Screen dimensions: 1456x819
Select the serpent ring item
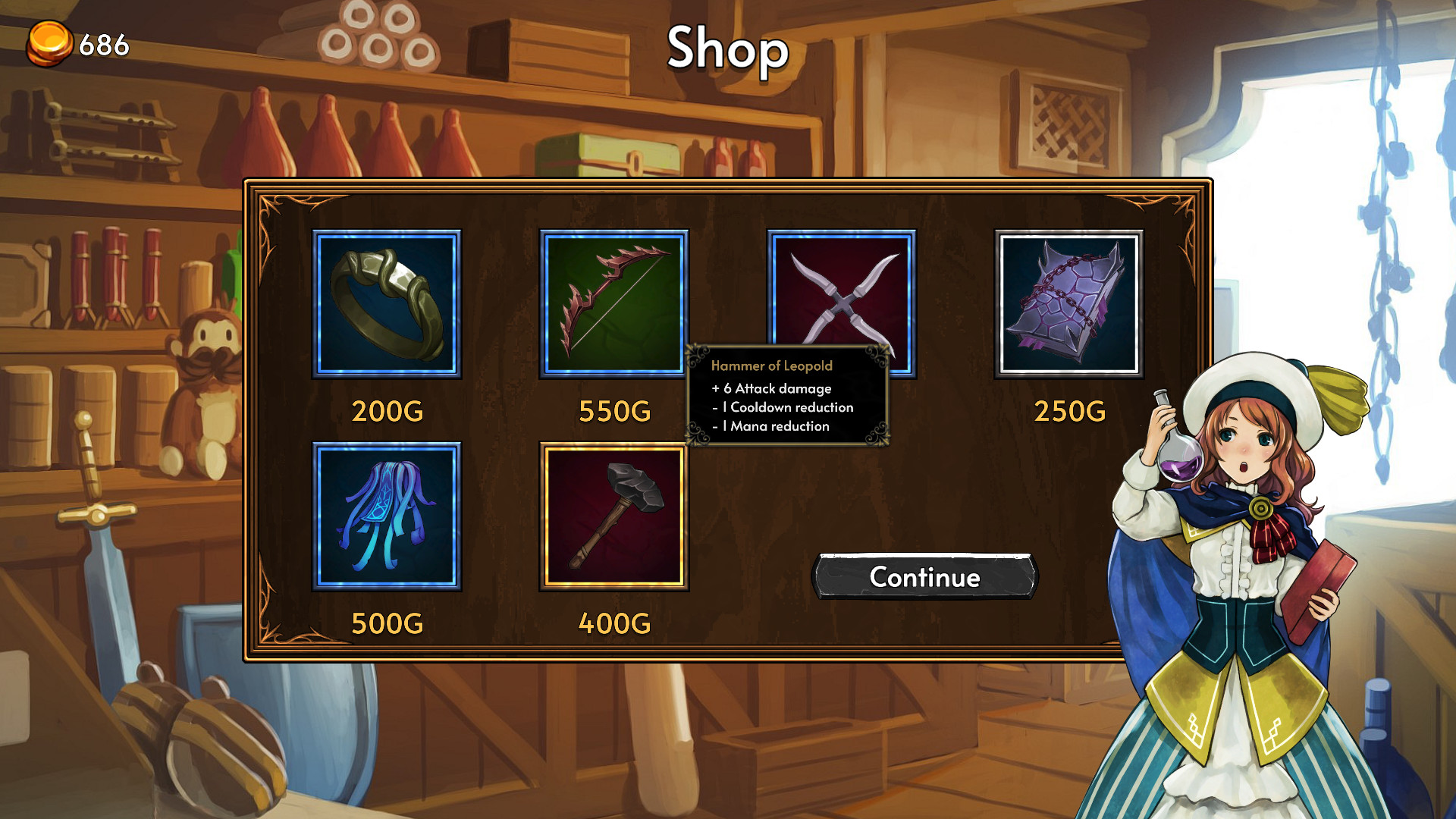(388, 305)
